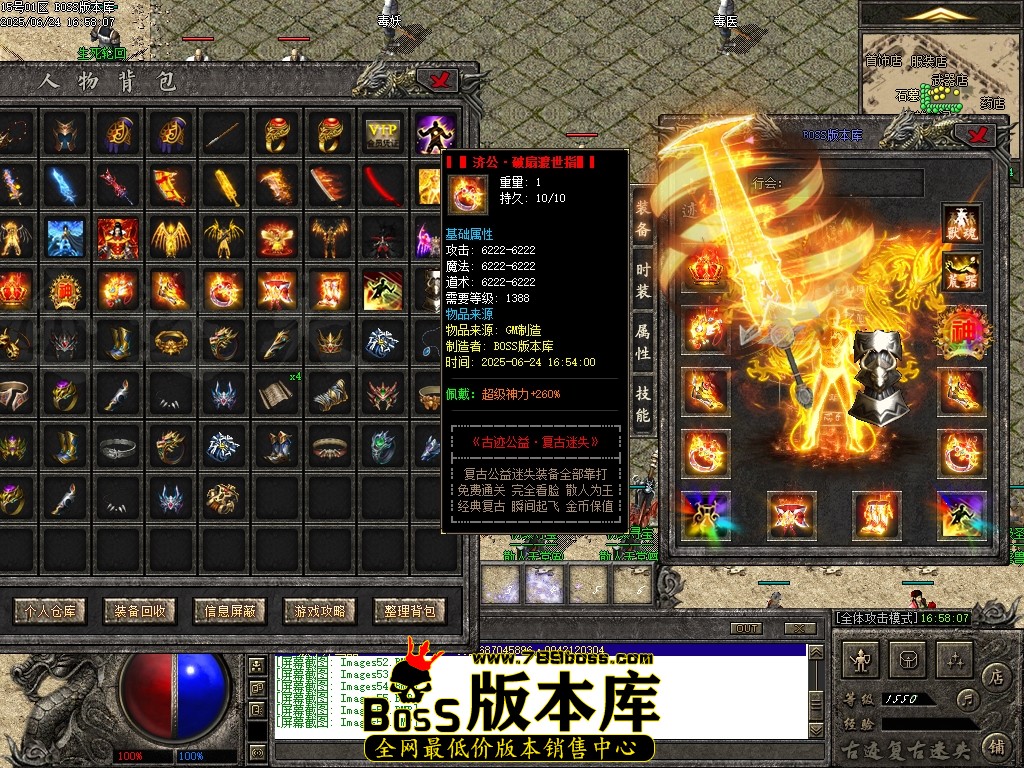Close the BOSS版本库 character panel

974,134
